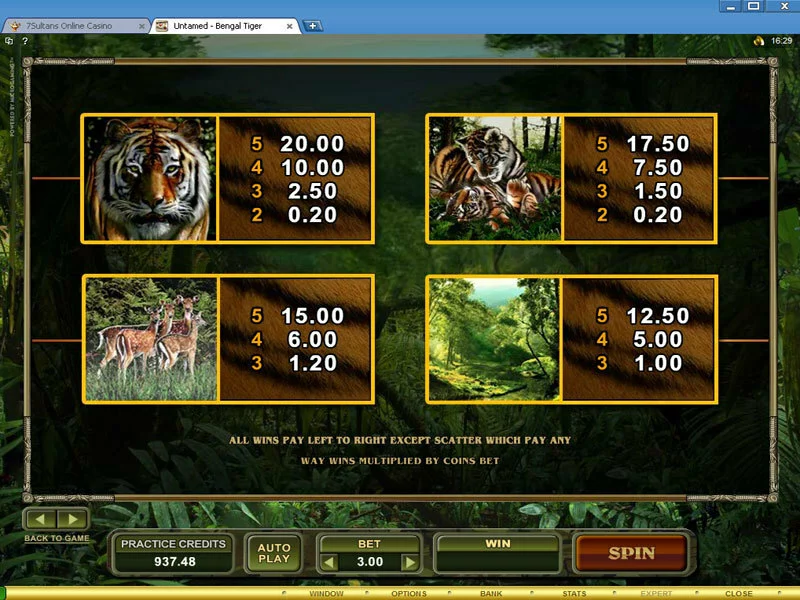Decrease the bet with the left arrow

330,562
